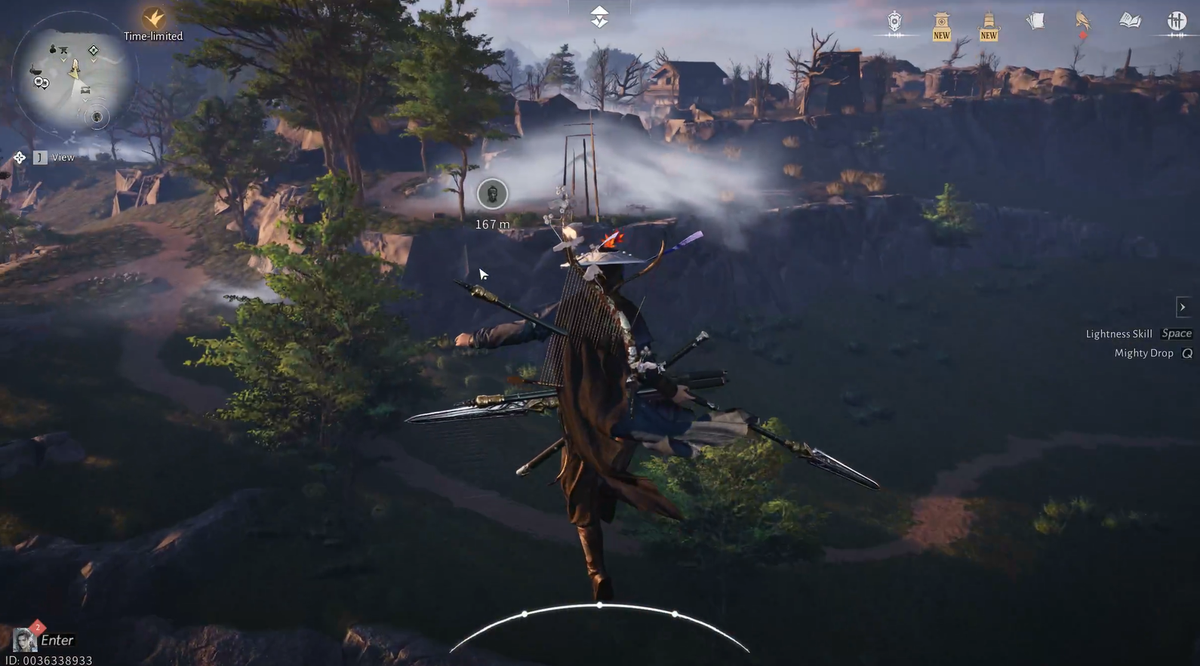1200x666 pixels.
Task: Click the shield emblem icon
Action: (895, 21)
